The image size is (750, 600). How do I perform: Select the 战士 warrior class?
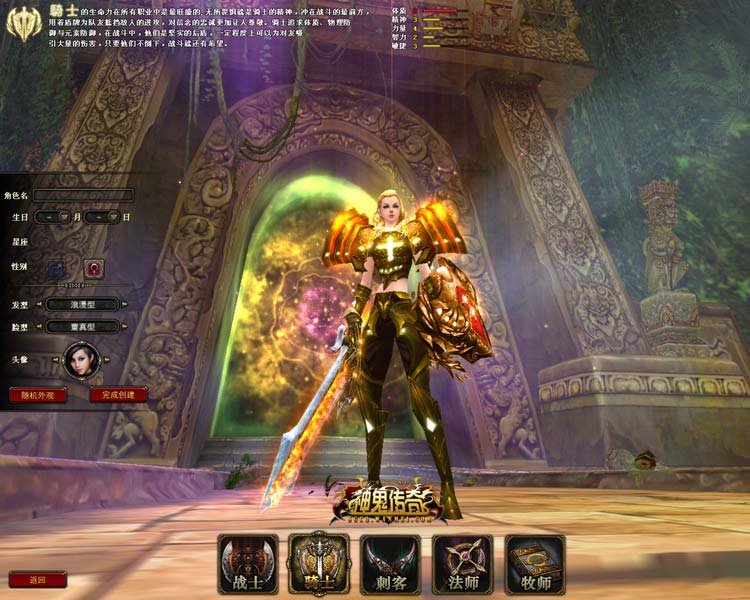coord(246,564)
